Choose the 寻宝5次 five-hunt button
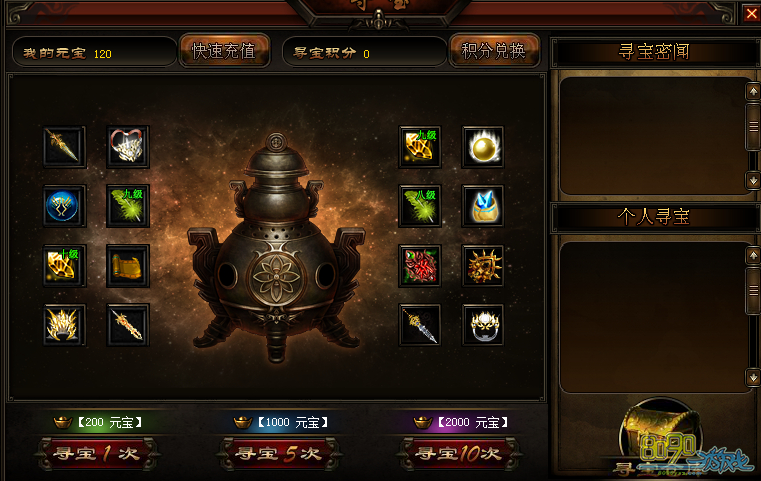Image resolution: width=761 pixels, height=481 pixels. coord(277,453)
